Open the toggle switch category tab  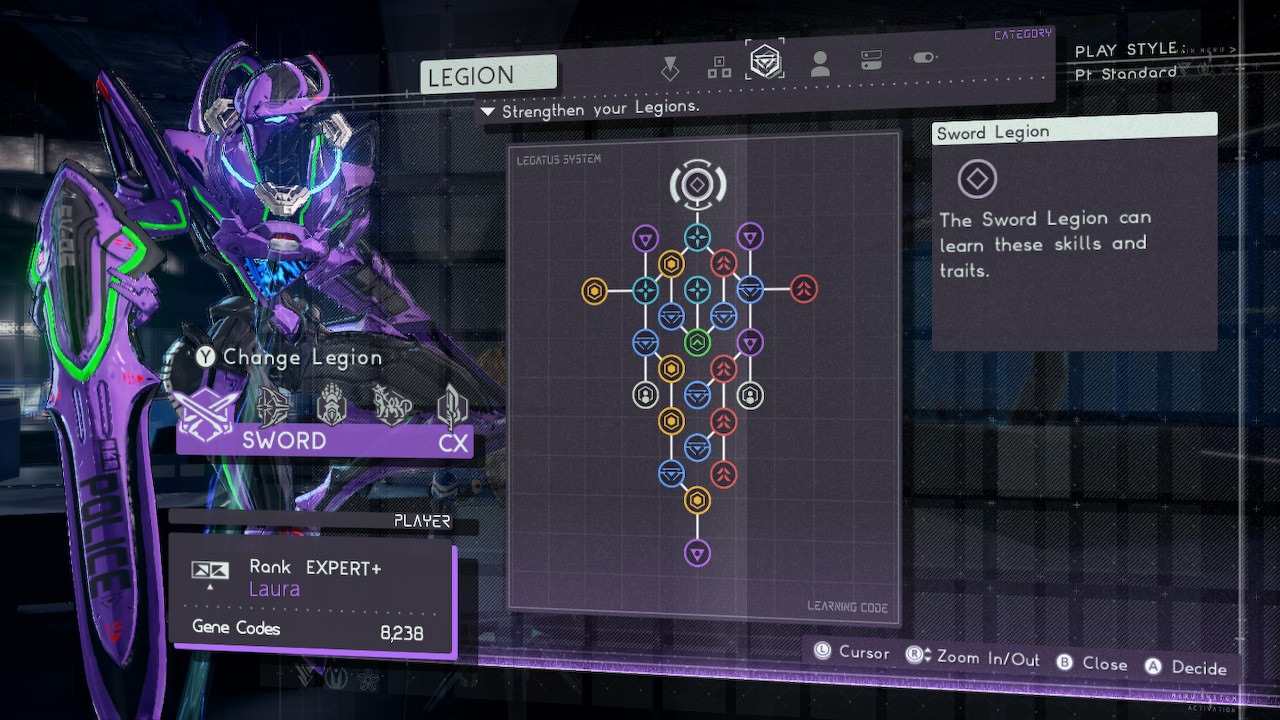[923, 58]
